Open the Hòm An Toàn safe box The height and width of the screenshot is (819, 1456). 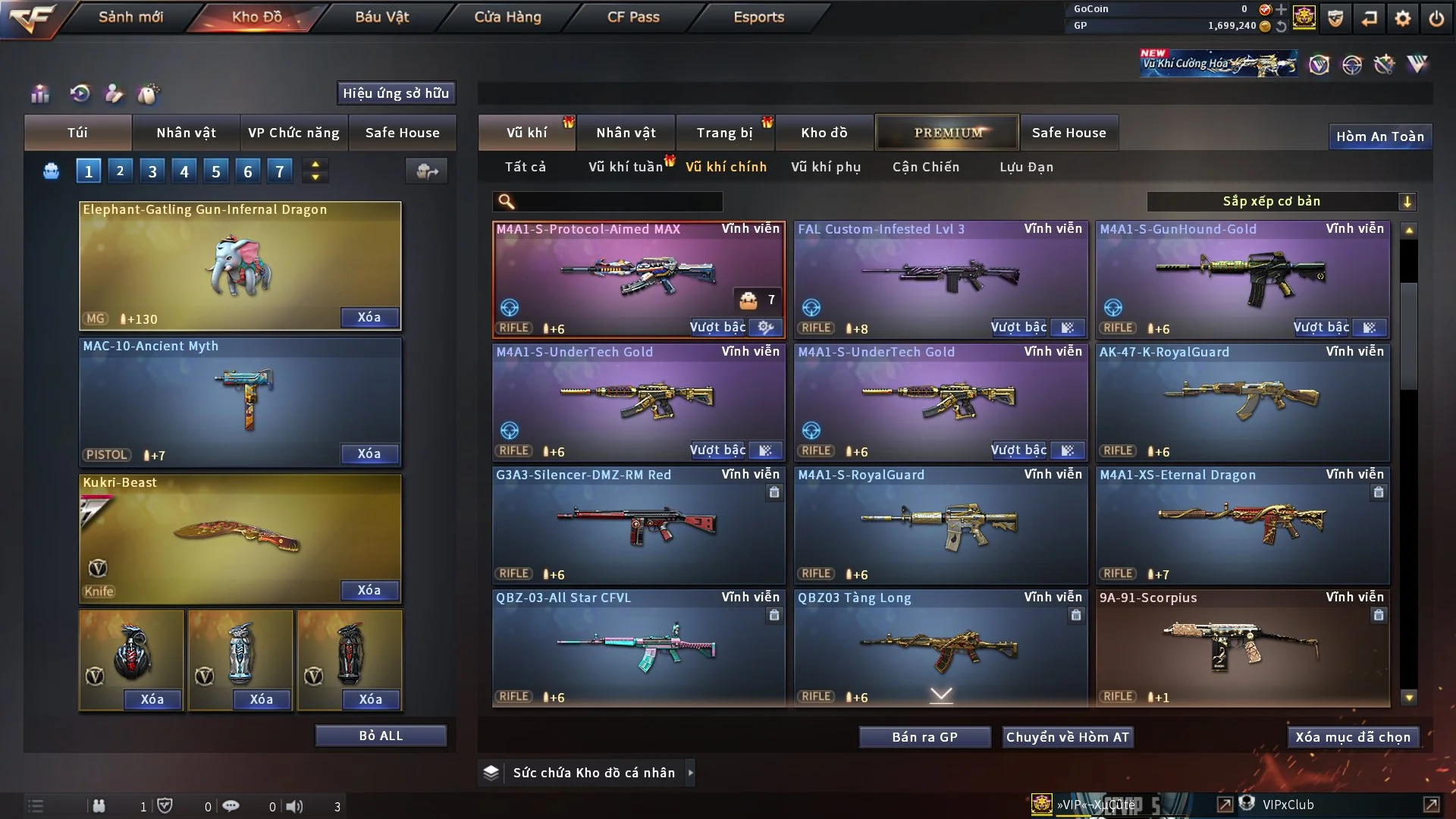pyautogui.click(x=1379, y=136)
